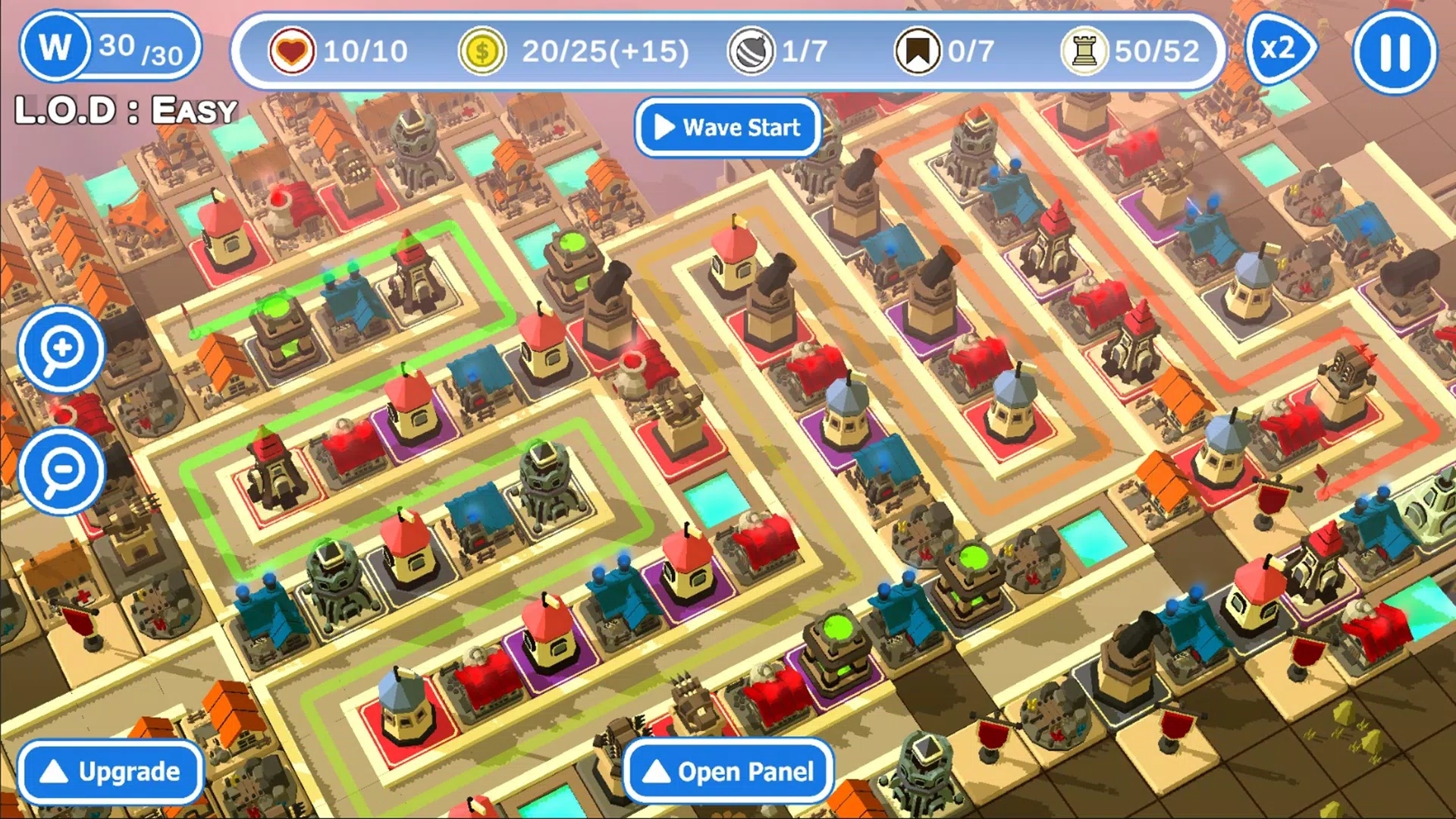The width and height of the screenshot is (1456, 819).
Task: Click the W wave badge
Action: tap(55, 47)
